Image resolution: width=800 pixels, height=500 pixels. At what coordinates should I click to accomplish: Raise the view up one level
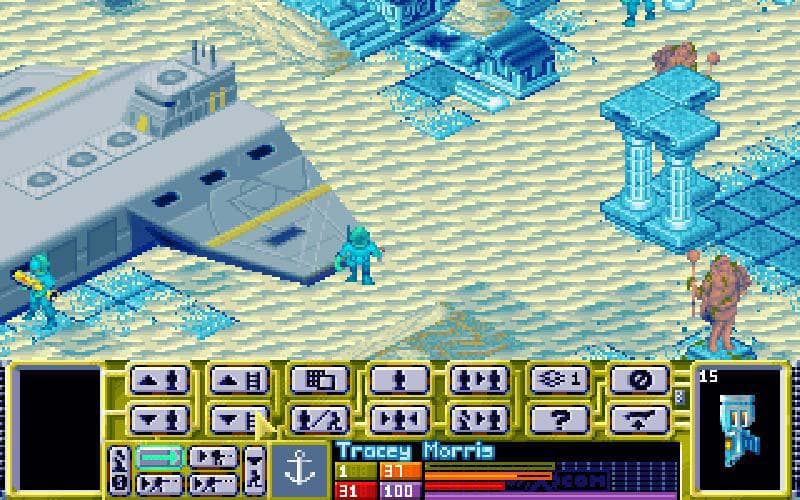(x=239, y=381)
